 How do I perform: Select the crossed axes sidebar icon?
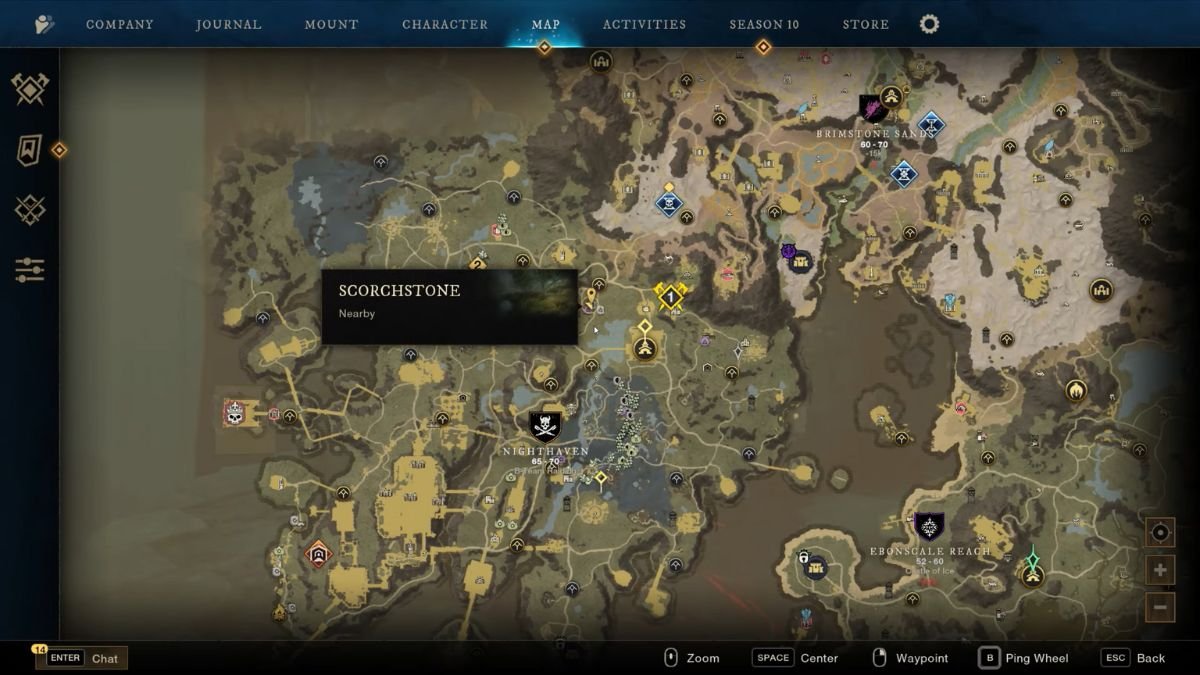(x=30, y=90)
